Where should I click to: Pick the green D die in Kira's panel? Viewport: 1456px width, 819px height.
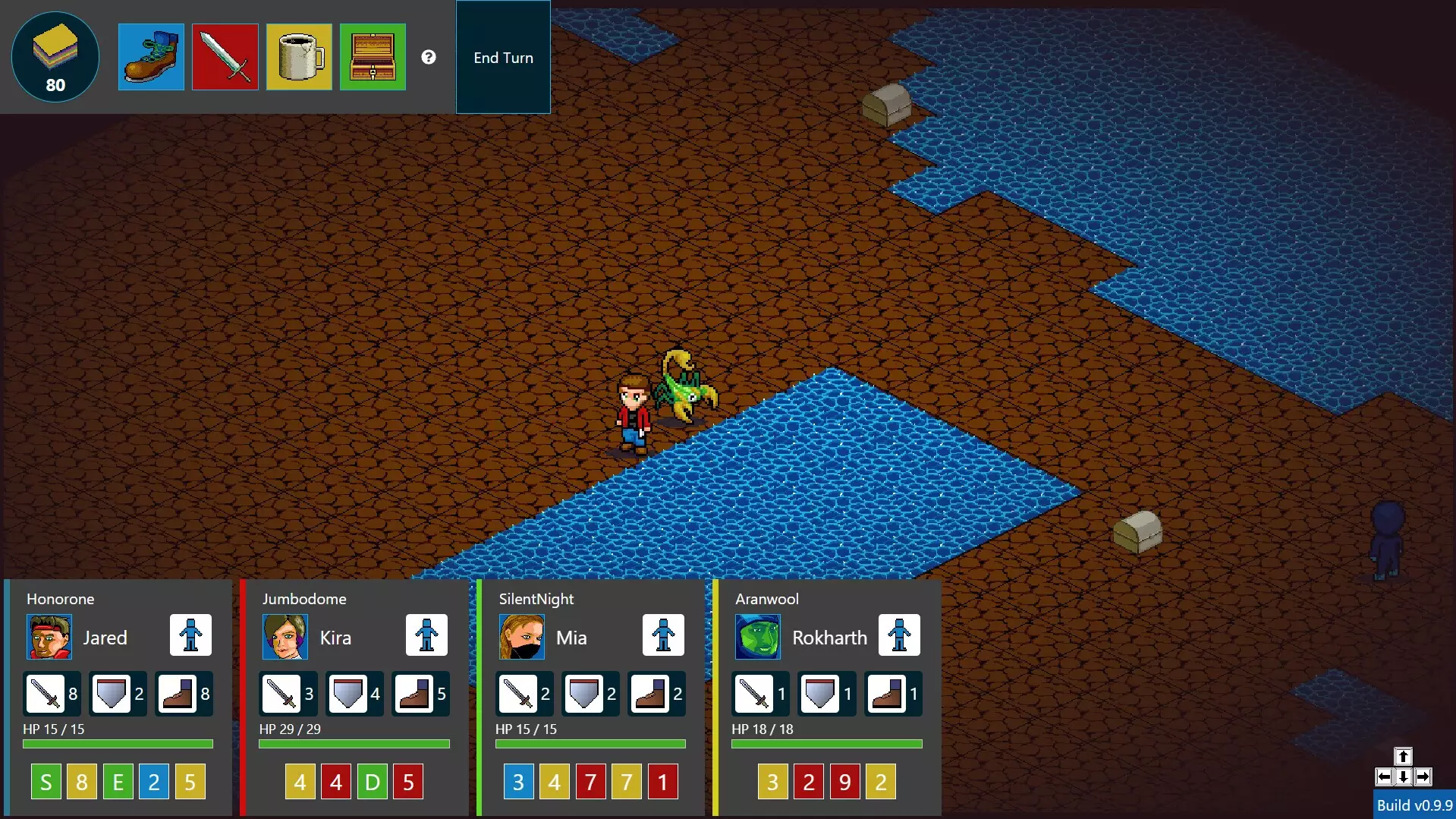[372, 782]
